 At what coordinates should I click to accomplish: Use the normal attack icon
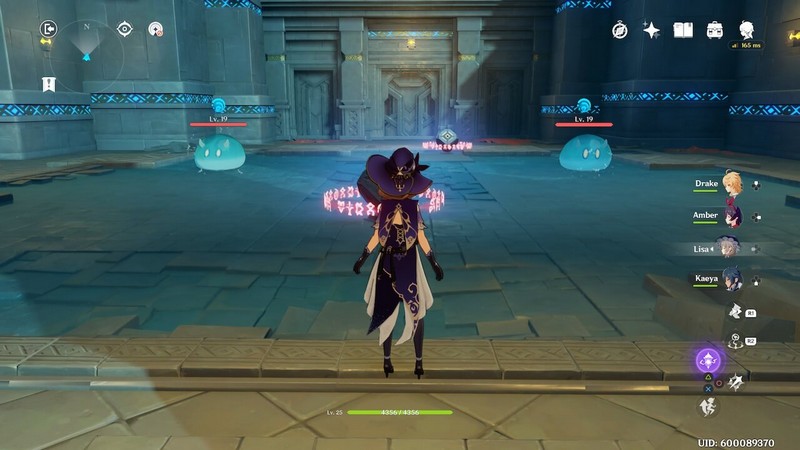tap(737, 381)
